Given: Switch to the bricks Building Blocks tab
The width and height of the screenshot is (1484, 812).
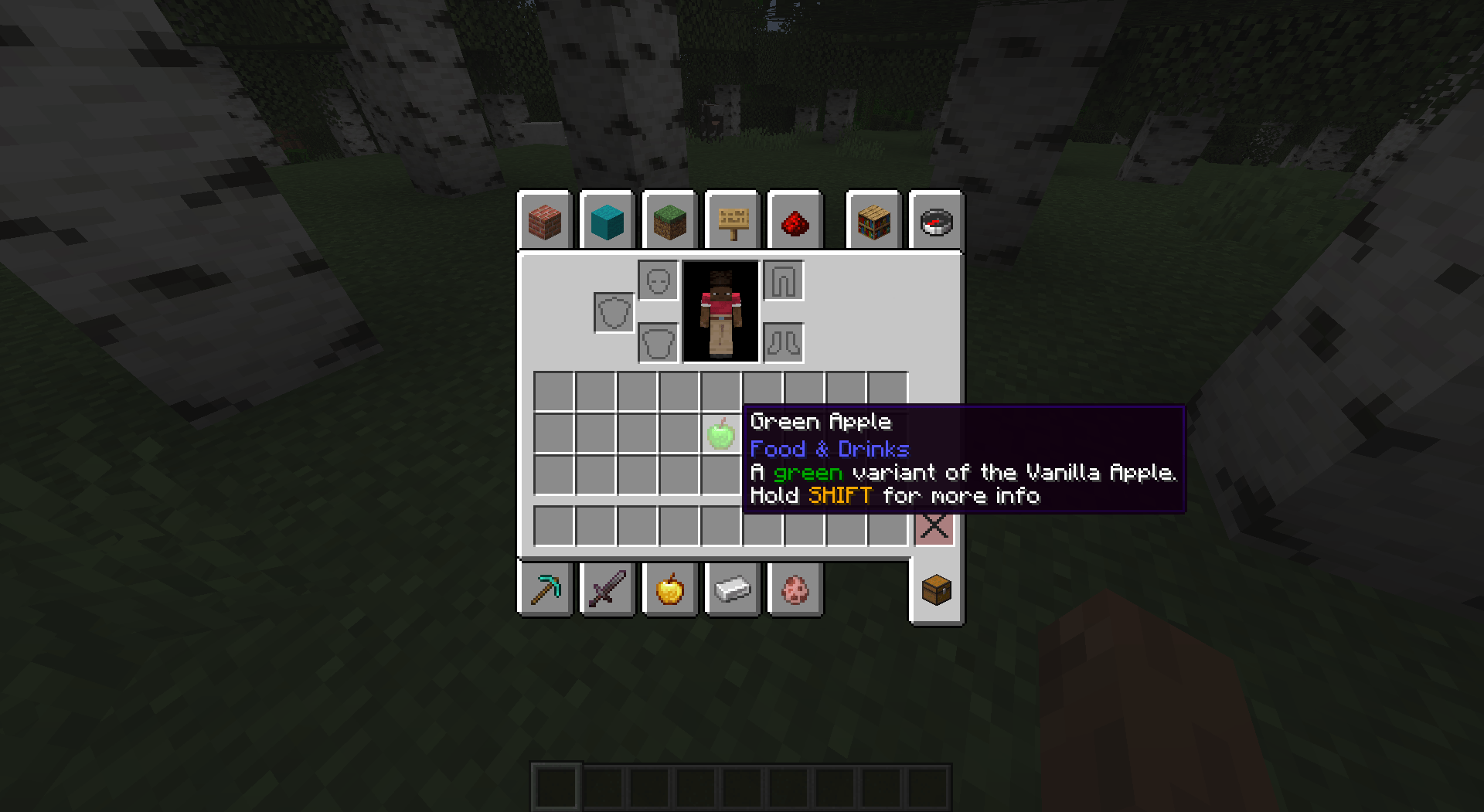Looking at the screenshot, I should pyautogui.click(x=545, y=222).
